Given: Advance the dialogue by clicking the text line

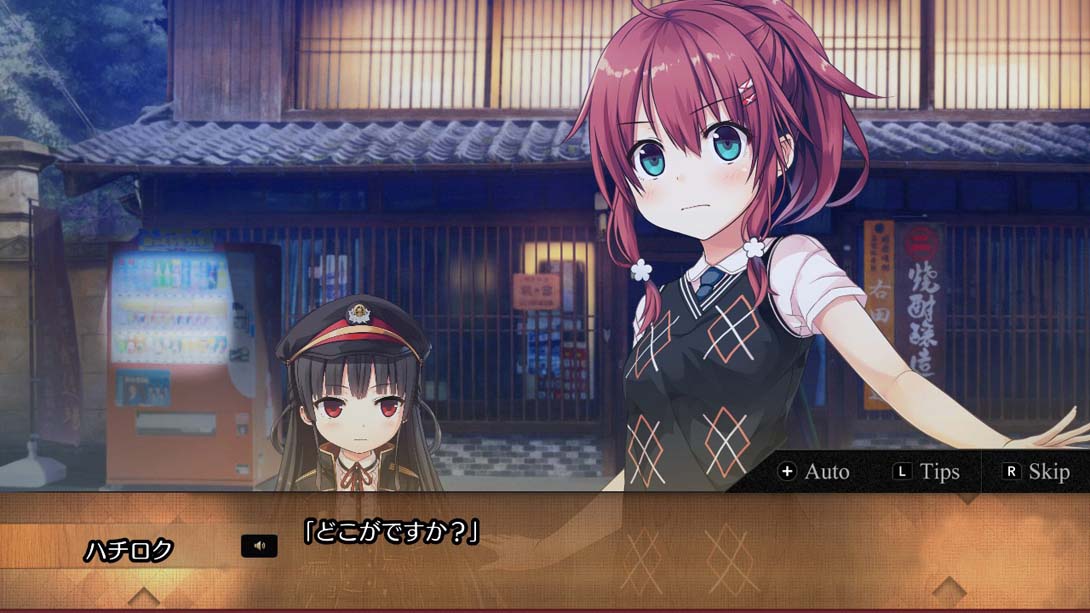Looking at the screenshot, I should click(391, 532).
